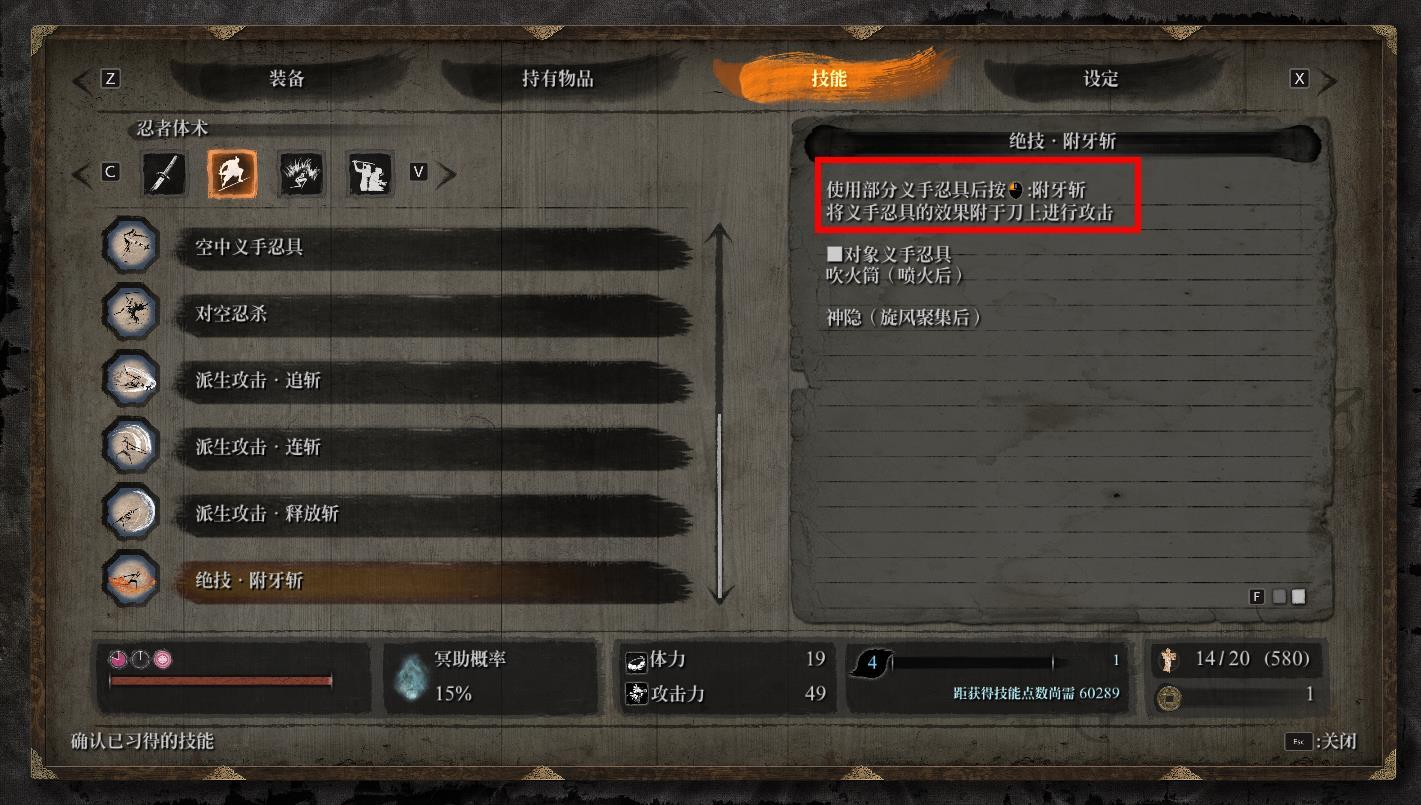Click the 对空忍杀 skill icon

[130, 312]
